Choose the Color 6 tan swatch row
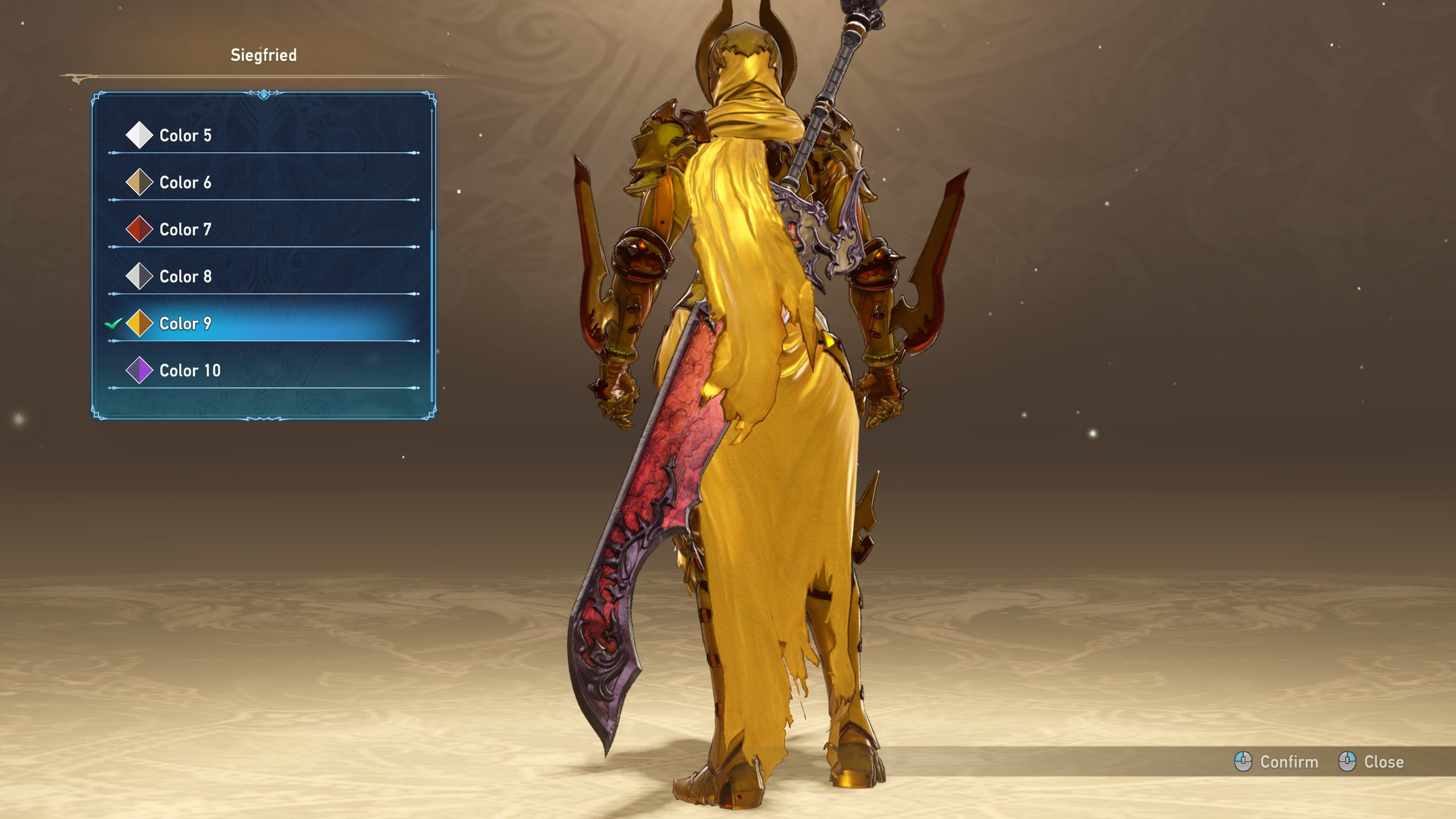 click(x=185, y=183)
